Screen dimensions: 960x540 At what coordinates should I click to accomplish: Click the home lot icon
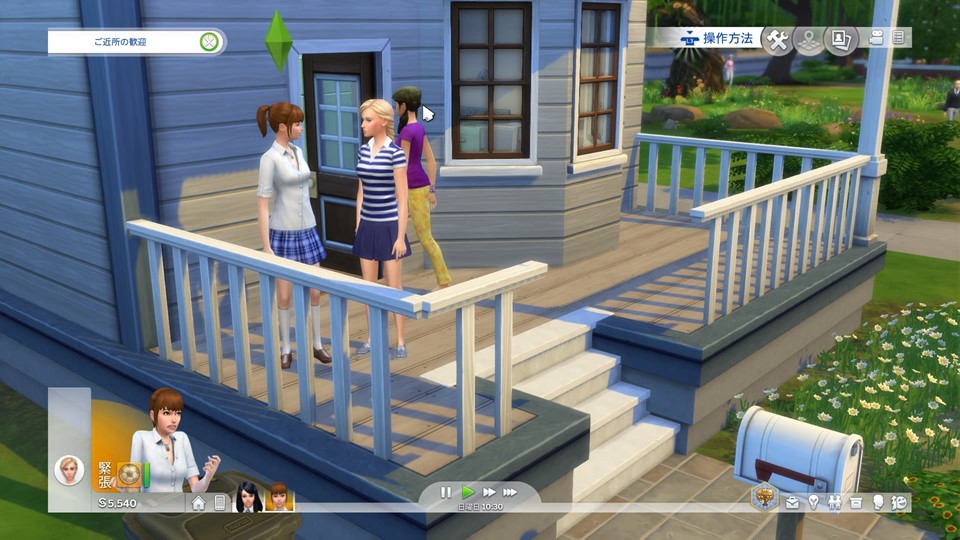click(x=199, y=503)
